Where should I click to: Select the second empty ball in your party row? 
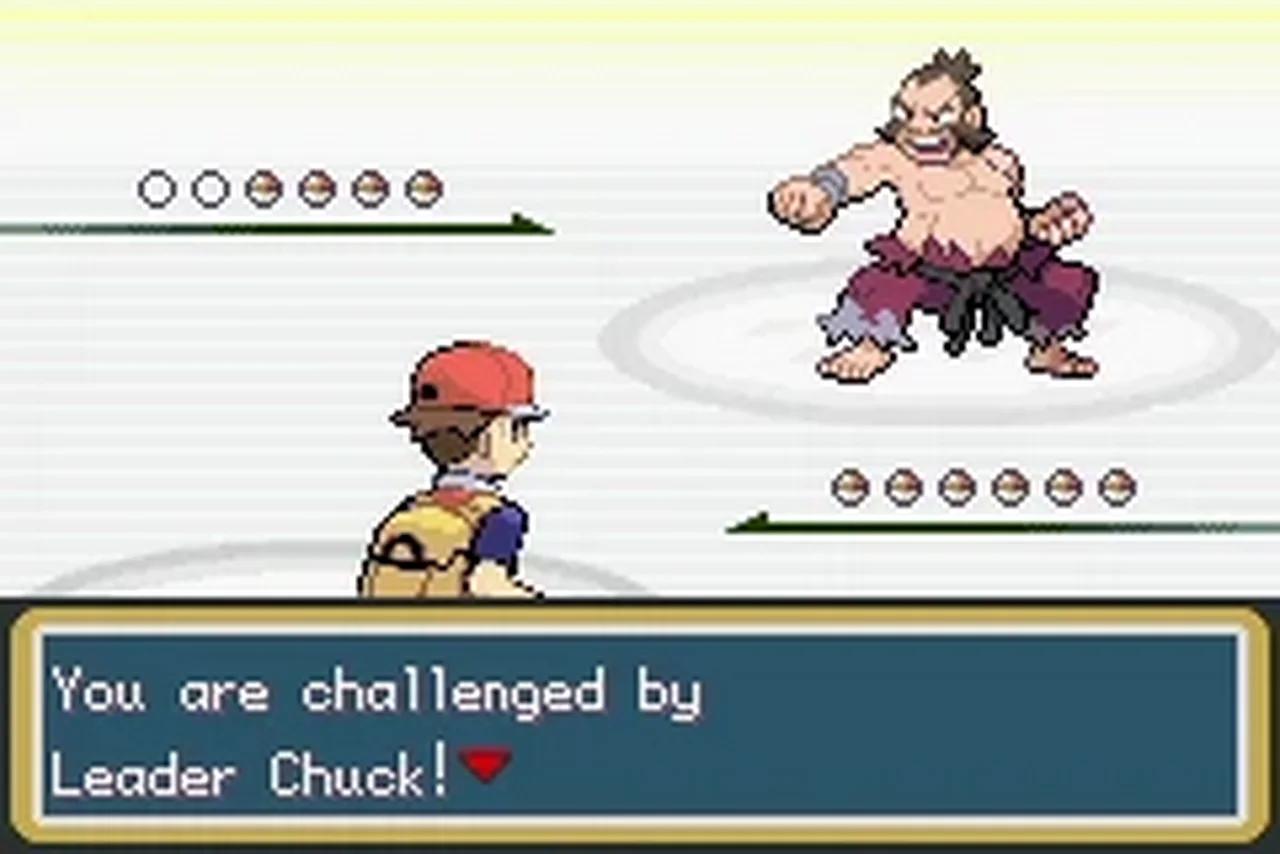211,187
